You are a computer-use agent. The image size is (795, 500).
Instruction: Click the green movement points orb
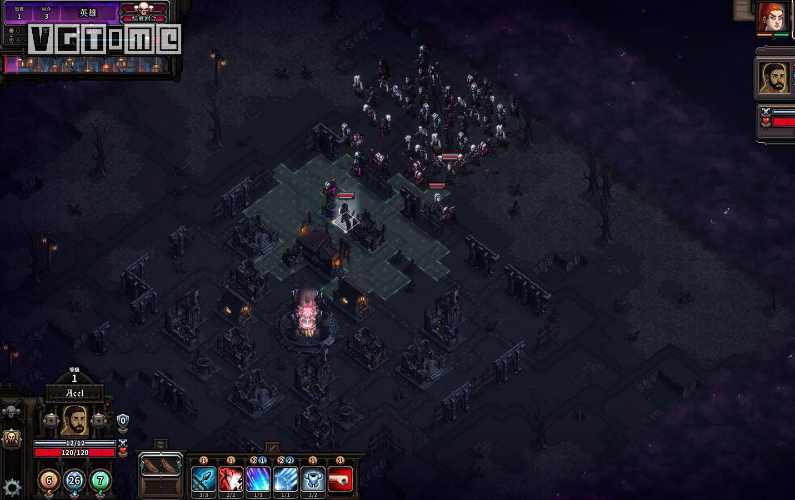click(100, 480)
